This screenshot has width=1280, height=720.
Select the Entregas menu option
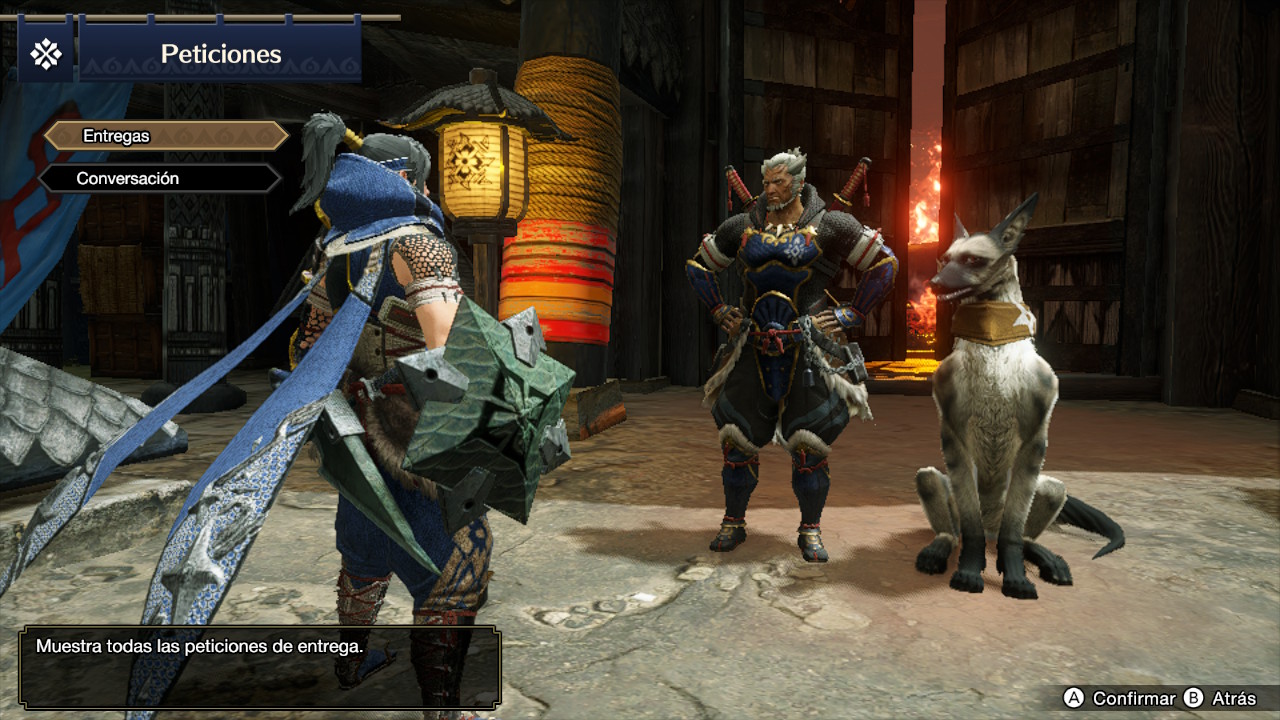[x=166, y=136]
